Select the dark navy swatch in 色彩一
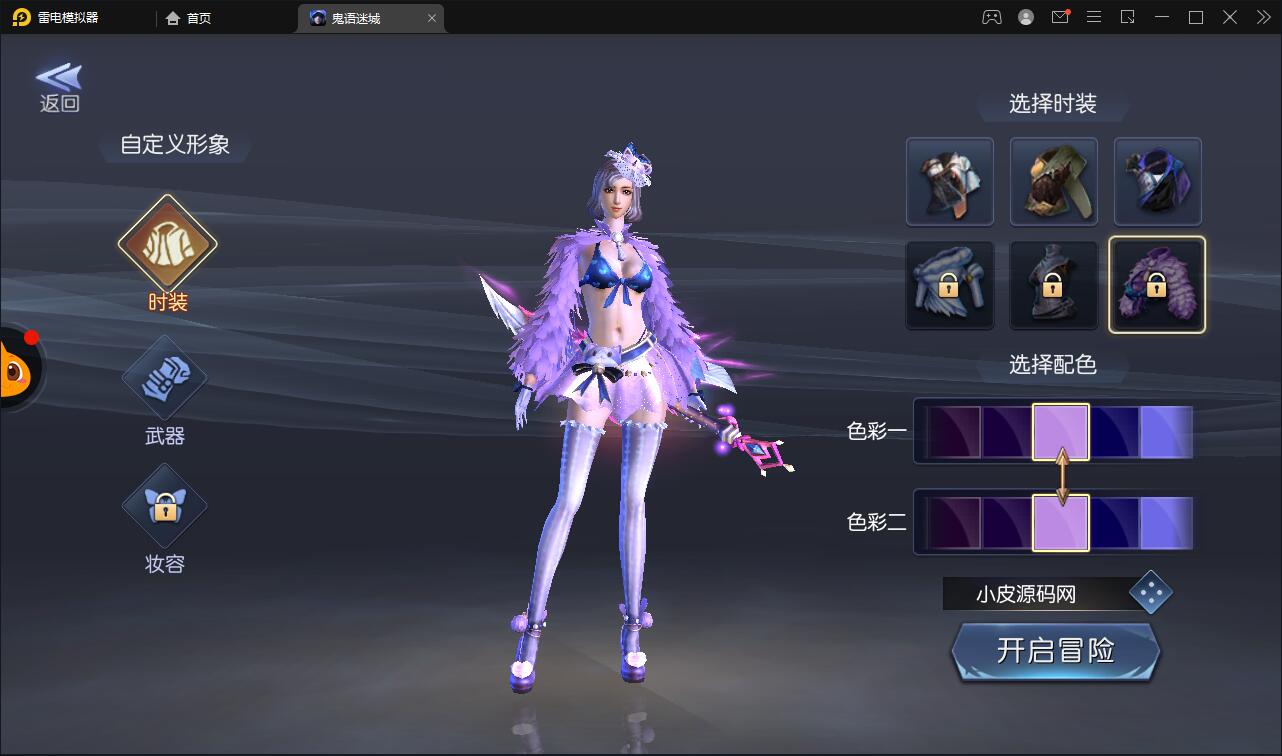Image resolution: width=1282 pixels, height=756 pixels. click(1115, 432)
